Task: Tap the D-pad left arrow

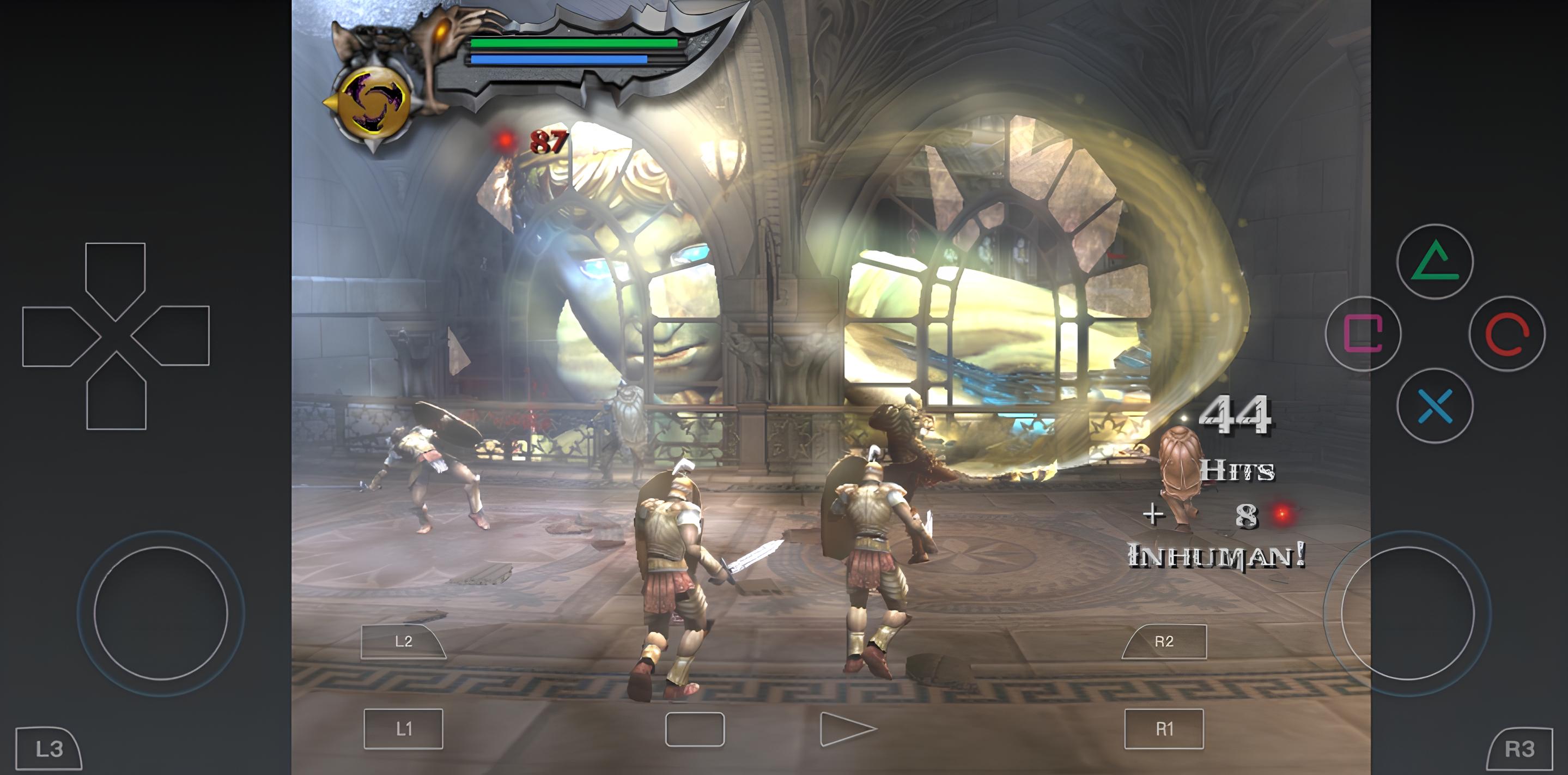Action: (x=55, y=336)
